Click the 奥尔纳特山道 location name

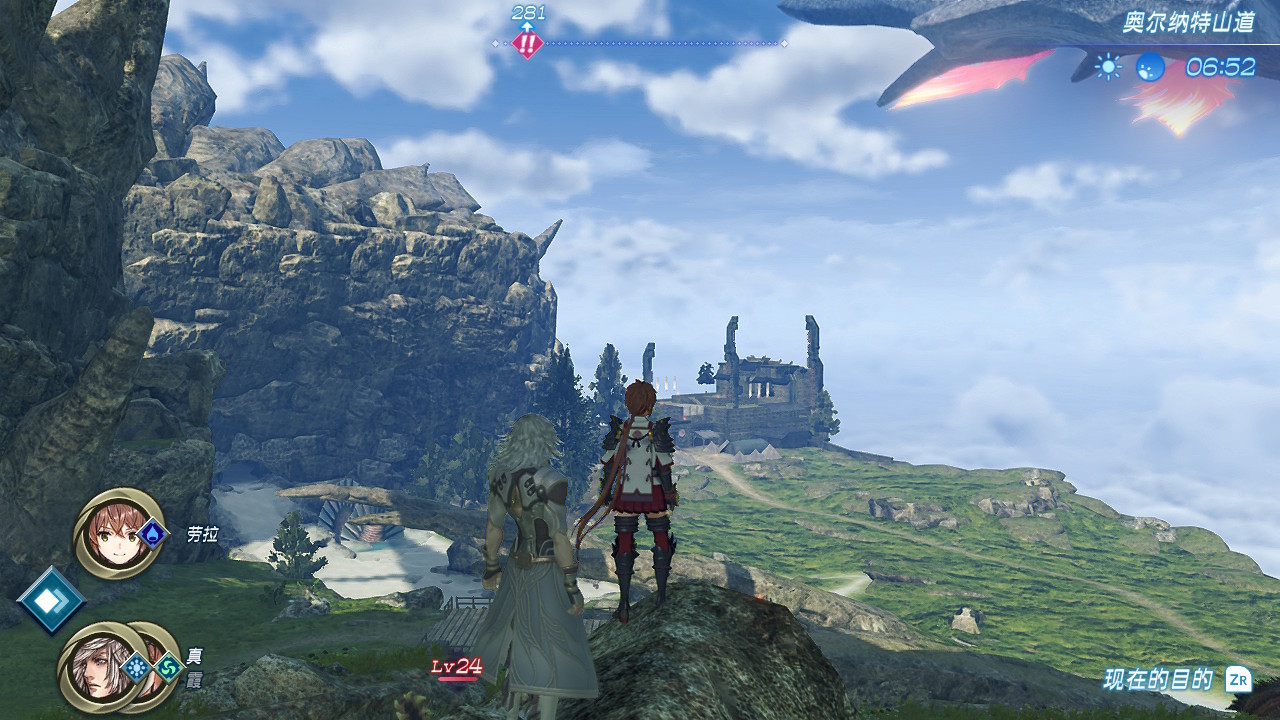coord(1187,23)
